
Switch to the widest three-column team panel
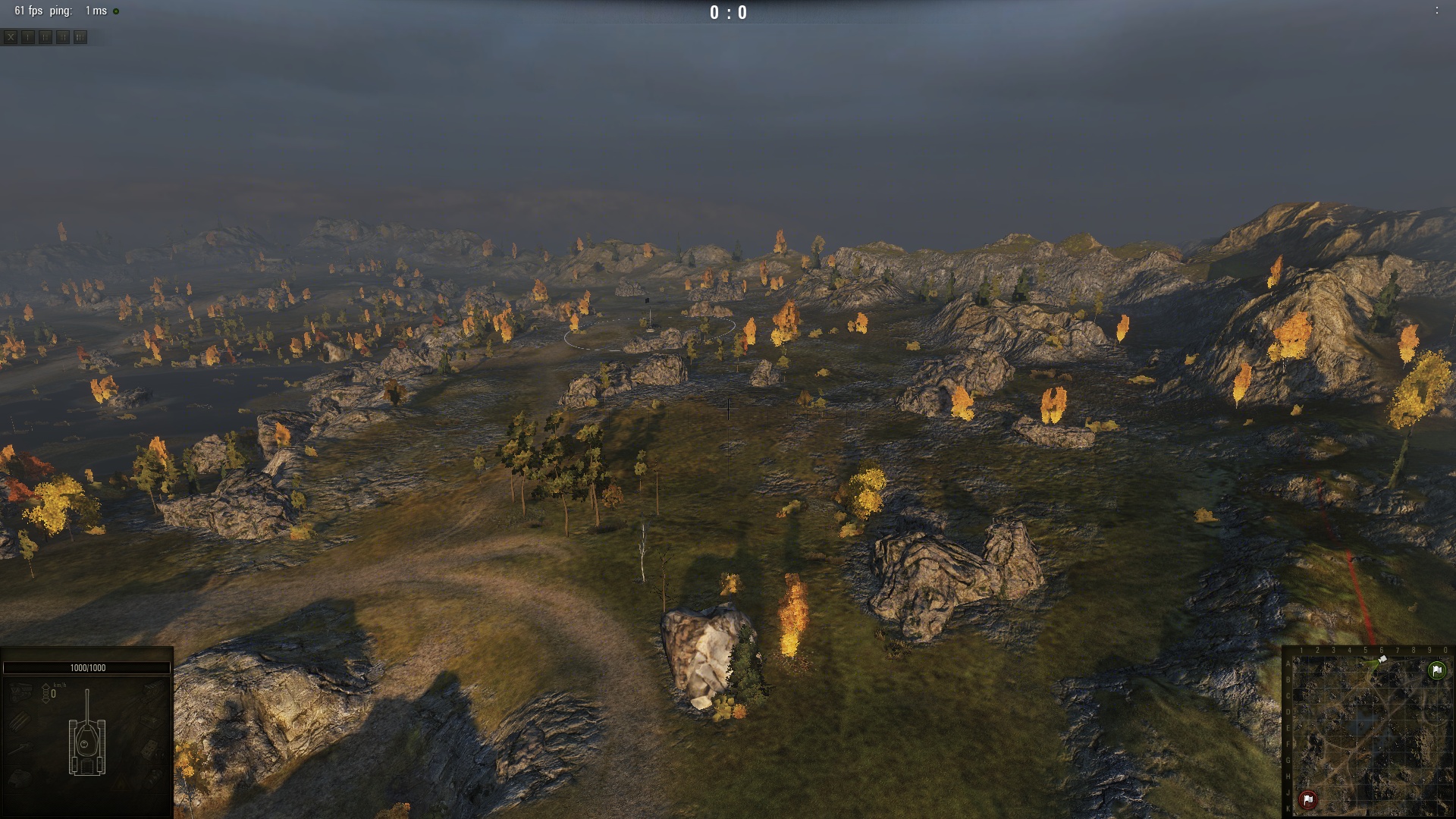point(80,36)
